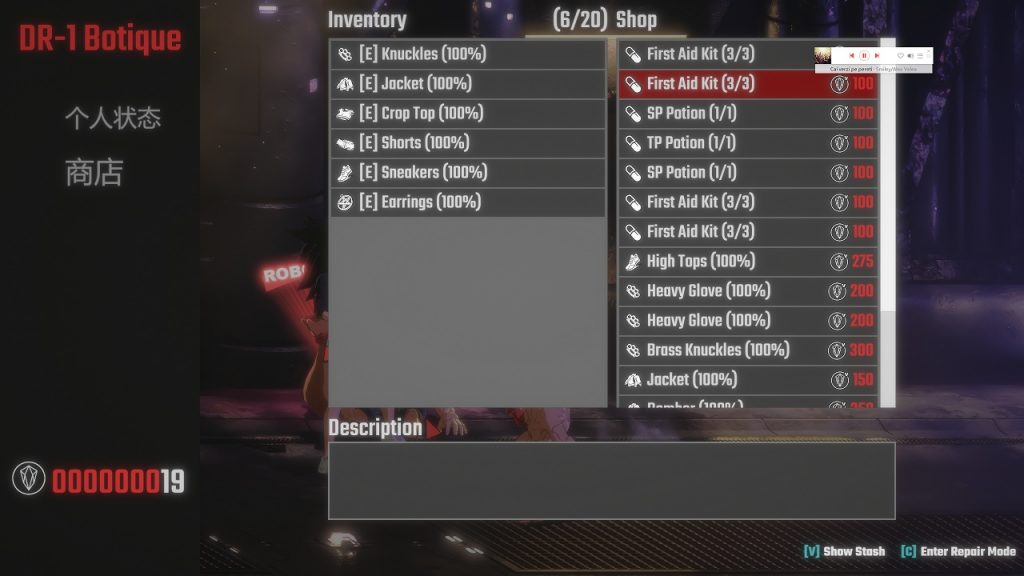This screenshot has width=1024, height=576.
Task: Pick the equipped Sneakers entry
Action: [467, 172]
